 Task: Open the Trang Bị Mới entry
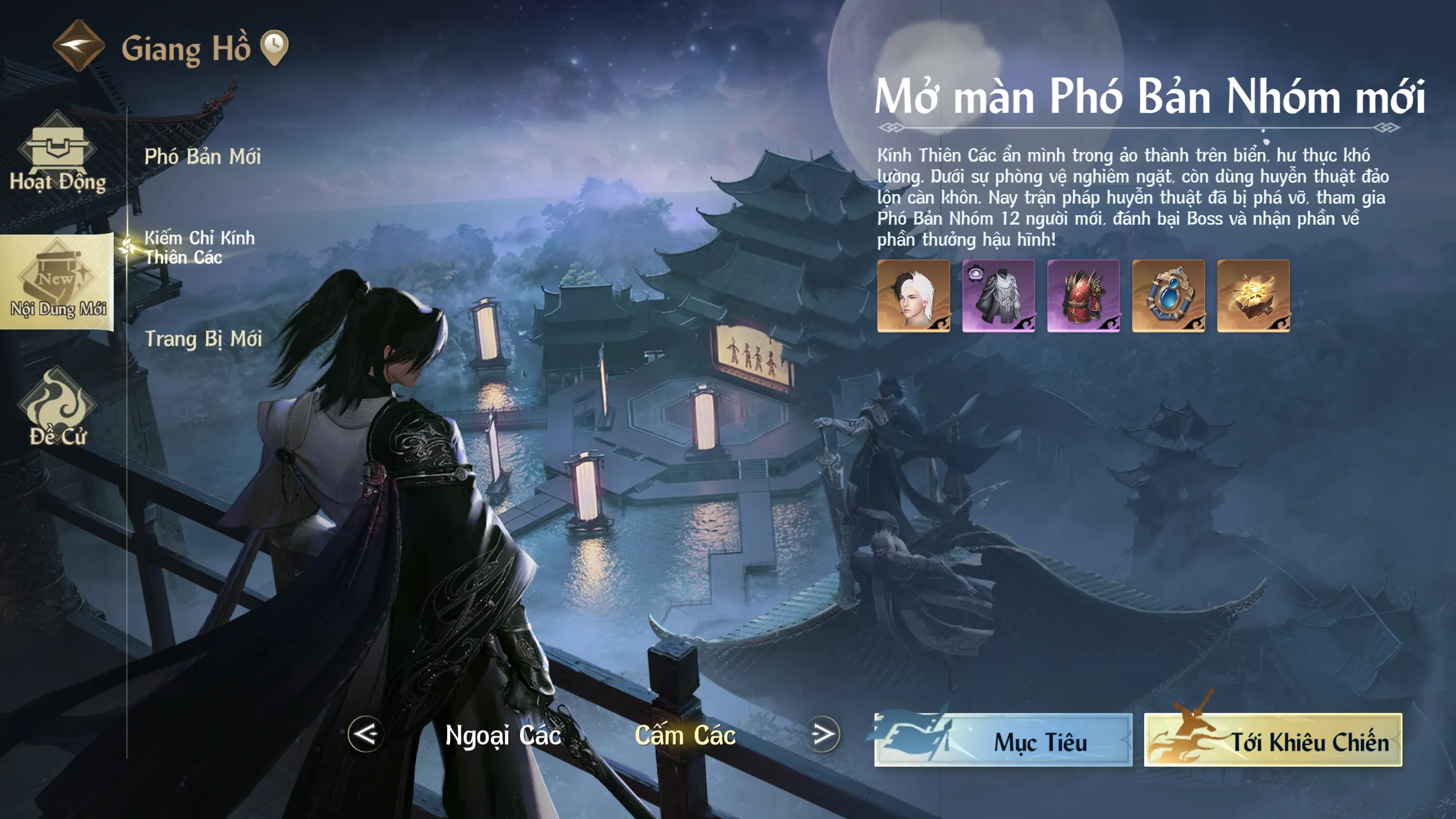203,339
